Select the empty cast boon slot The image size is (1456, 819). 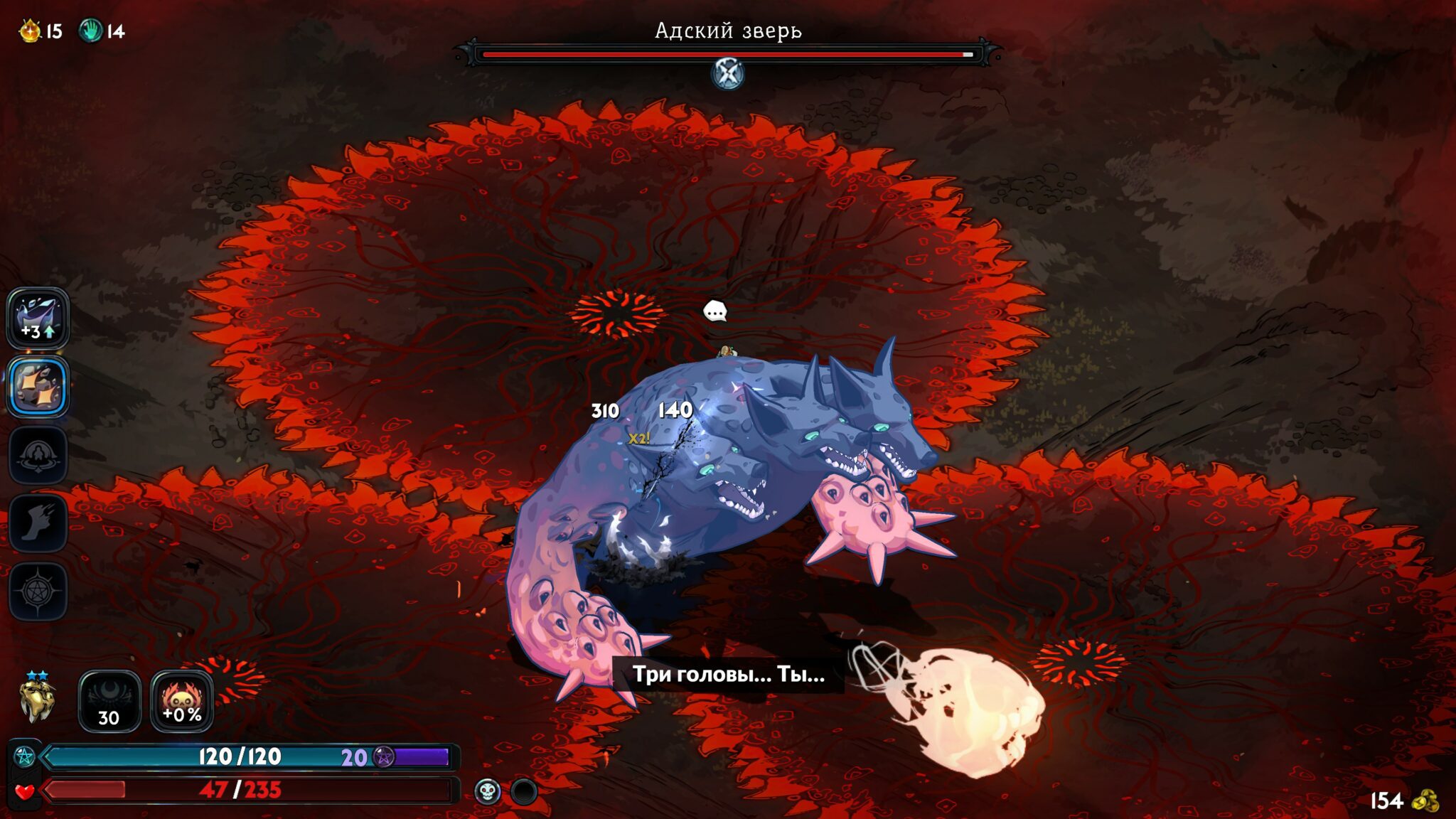pos(38,454)
